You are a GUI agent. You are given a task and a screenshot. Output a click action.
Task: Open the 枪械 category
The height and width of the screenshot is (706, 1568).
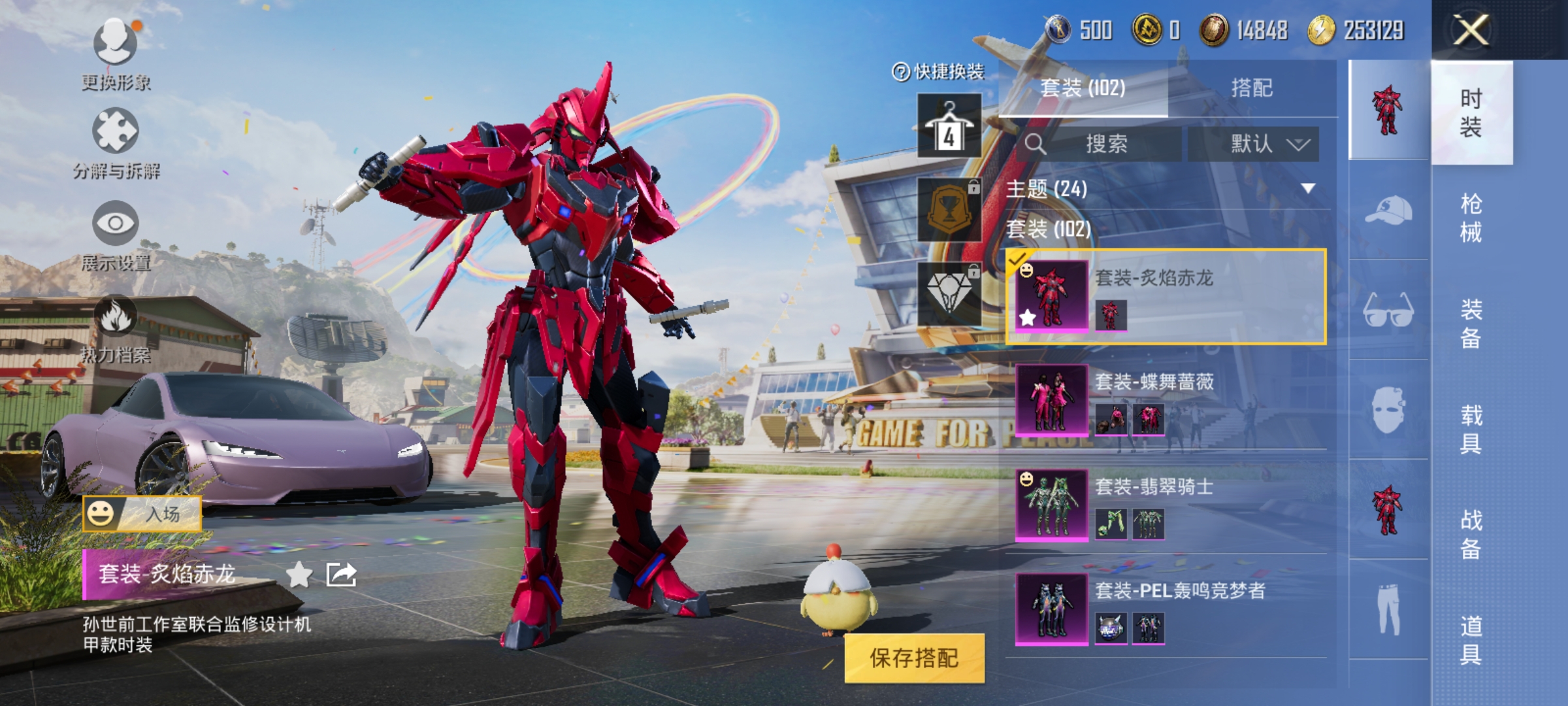1471,218
